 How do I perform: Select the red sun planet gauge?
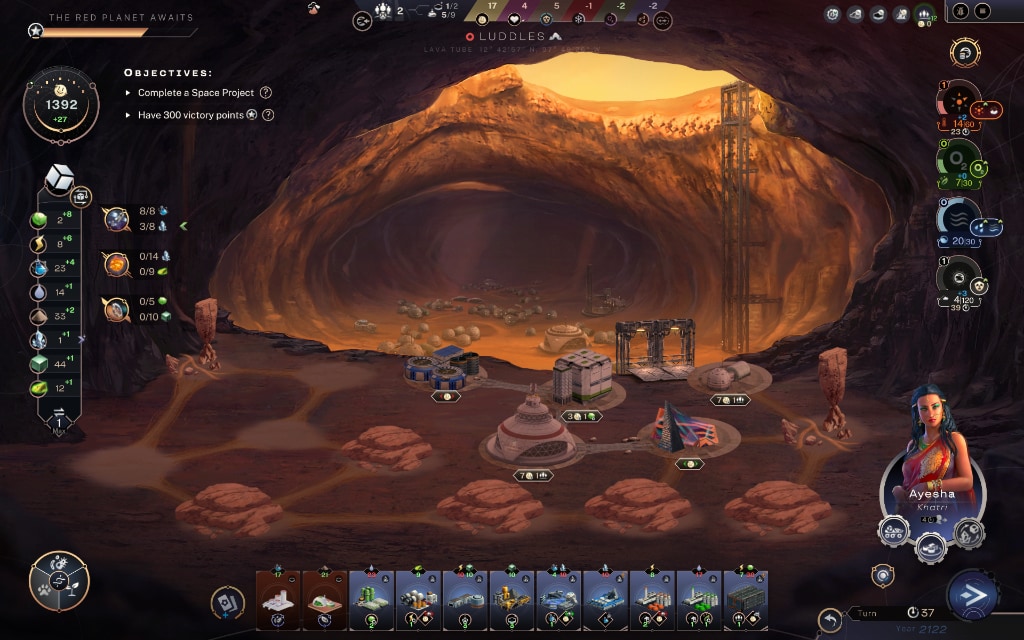(958, 102)
